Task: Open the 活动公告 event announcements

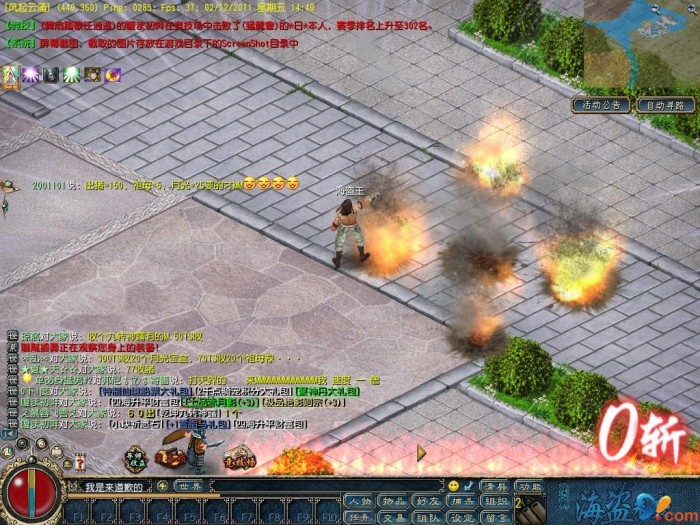Action: click(x=600, y=104)
